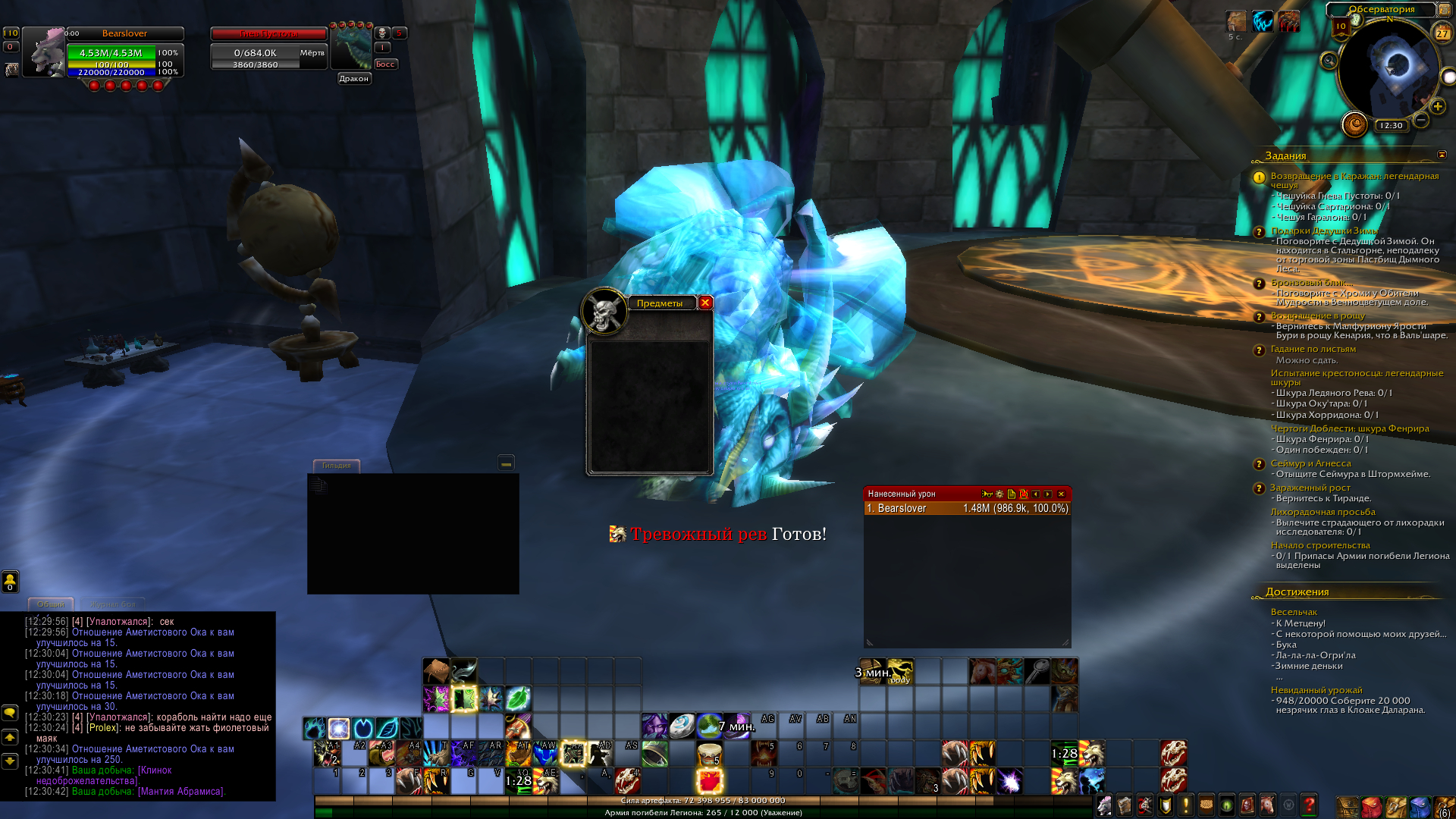The width and height of the screenshot is (1456, 819).
Task: Open damage meter gear settings
Action: click(999, 494)
